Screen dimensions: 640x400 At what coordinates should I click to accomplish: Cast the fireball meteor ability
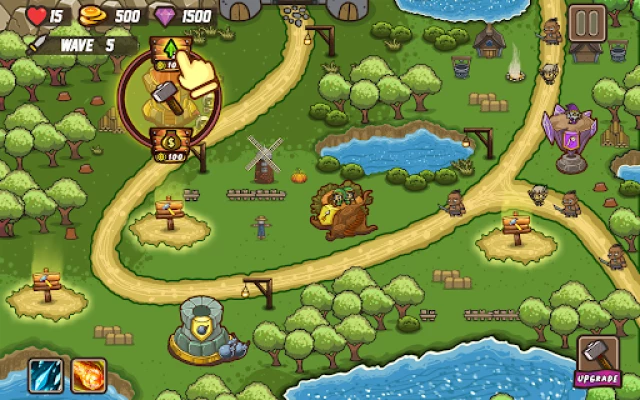[x=88, y=376]
